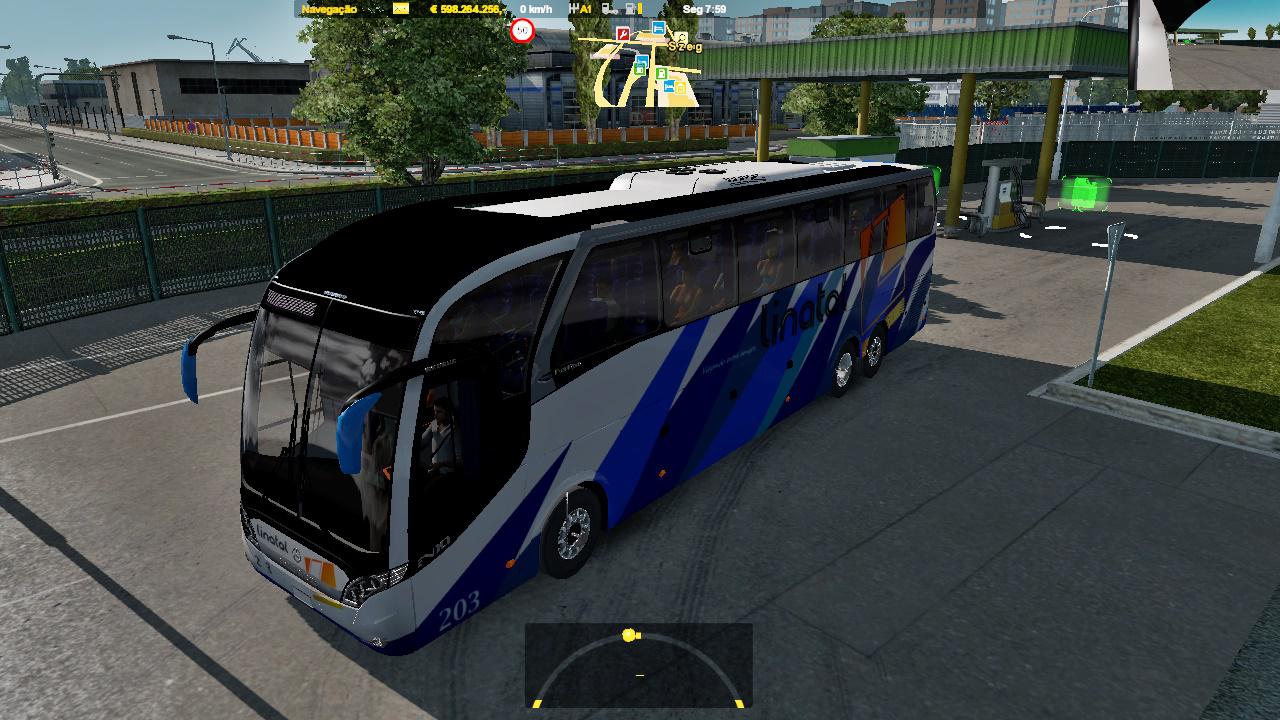Click the blue company depot icon on the minimap
This screenshot has width=1280, height=720.
pos(641,61)
